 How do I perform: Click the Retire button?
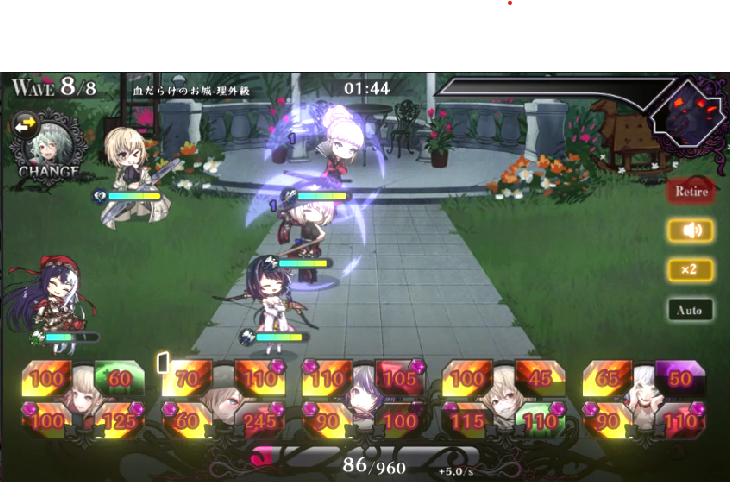coord(691,191)
